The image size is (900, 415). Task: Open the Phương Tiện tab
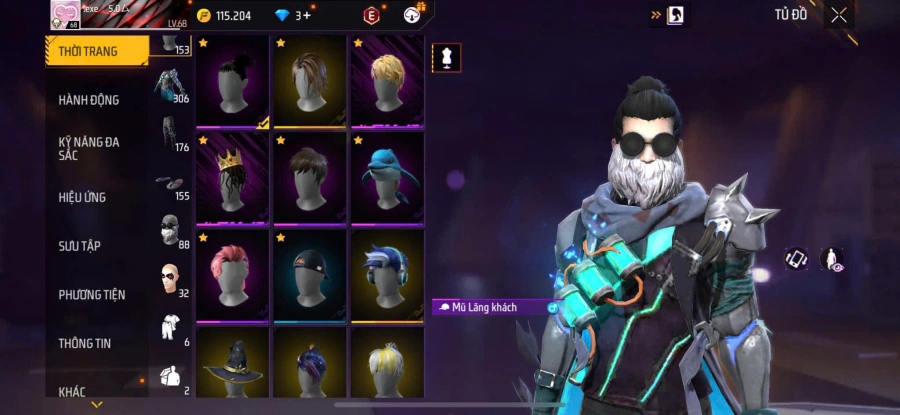click(x=91, y=294)
